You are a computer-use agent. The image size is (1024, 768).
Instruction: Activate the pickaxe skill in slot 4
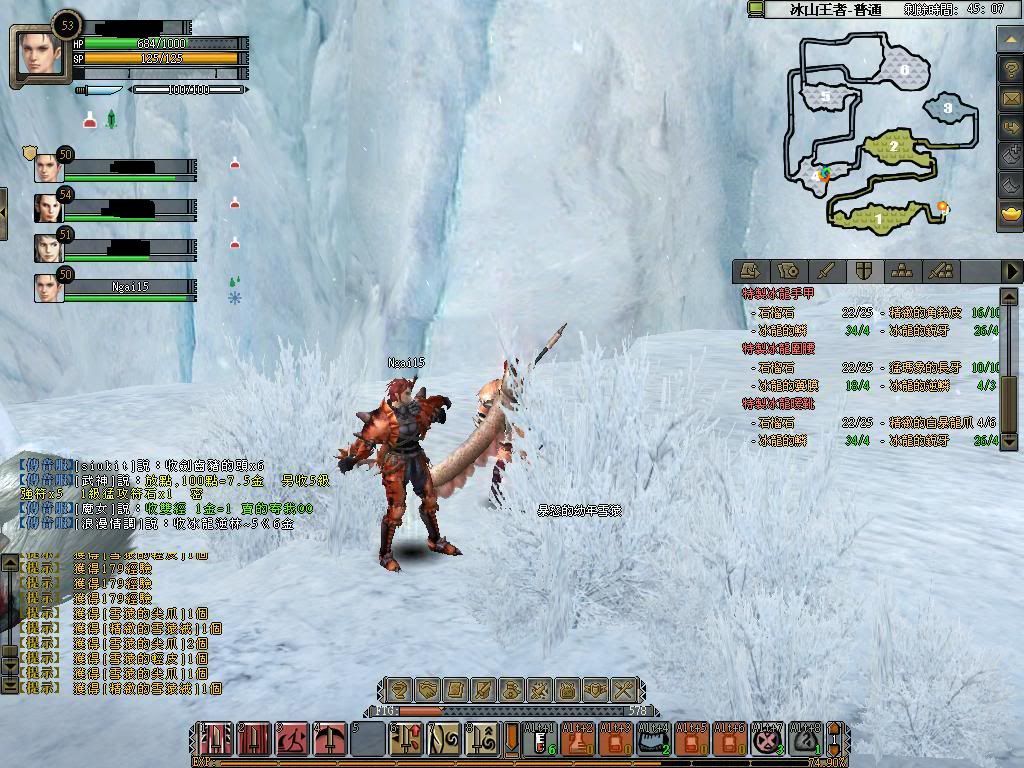329,741
